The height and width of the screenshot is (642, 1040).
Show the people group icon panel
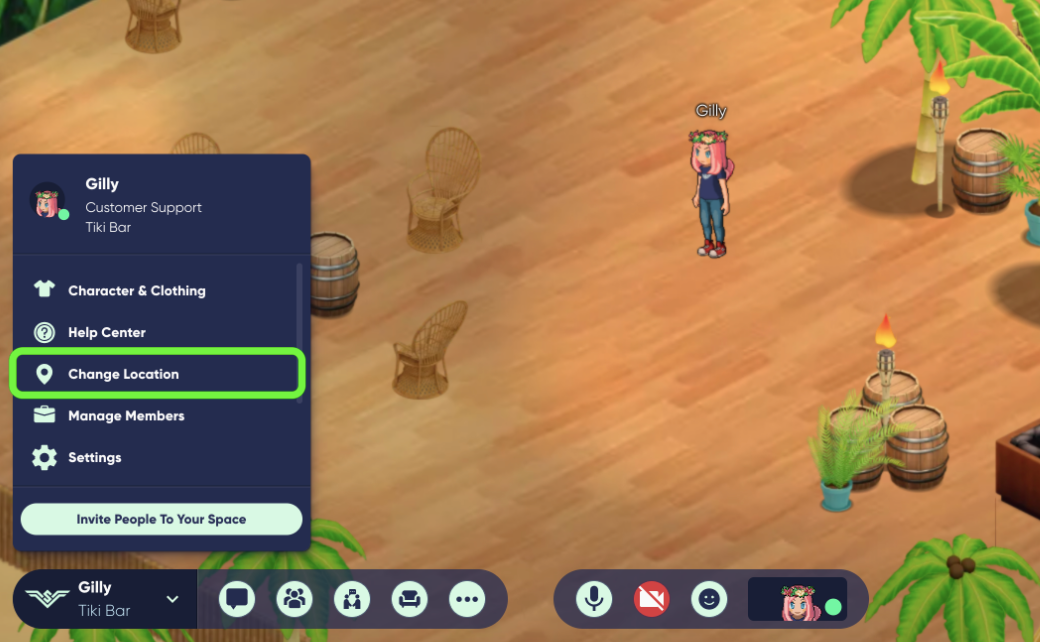point(295,599)
